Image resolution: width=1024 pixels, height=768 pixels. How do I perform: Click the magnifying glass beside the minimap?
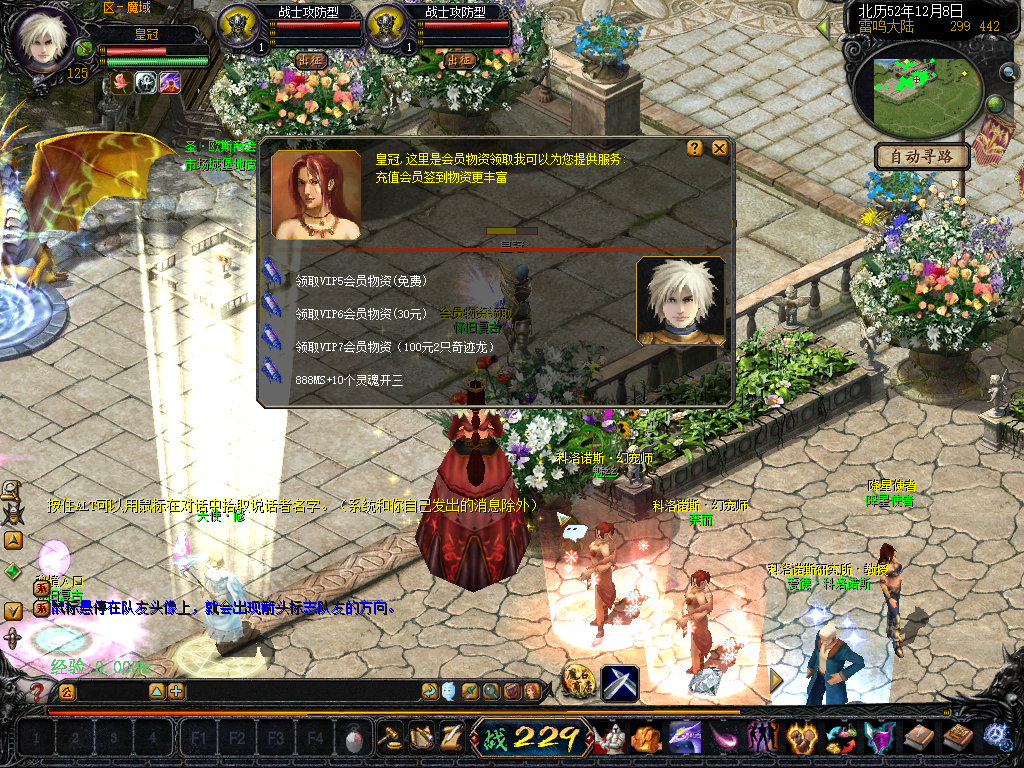point(1006,72)
